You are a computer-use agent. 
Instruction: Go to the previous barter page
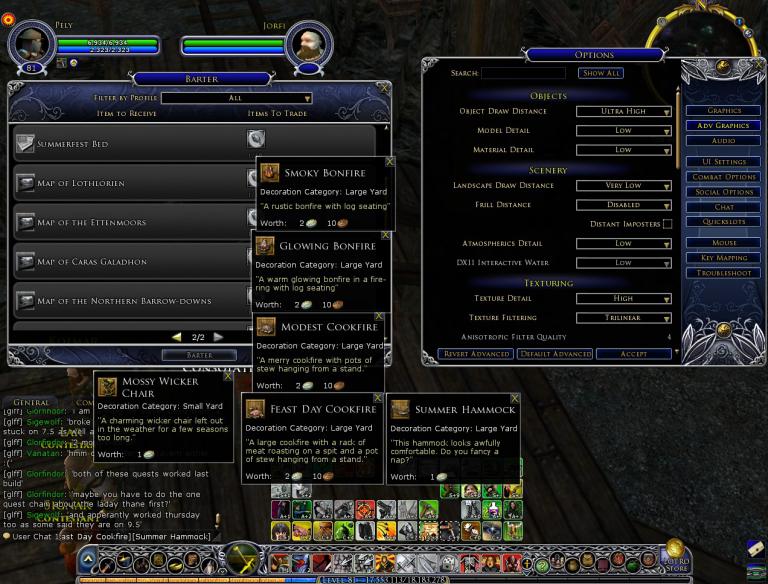(177, 337)
